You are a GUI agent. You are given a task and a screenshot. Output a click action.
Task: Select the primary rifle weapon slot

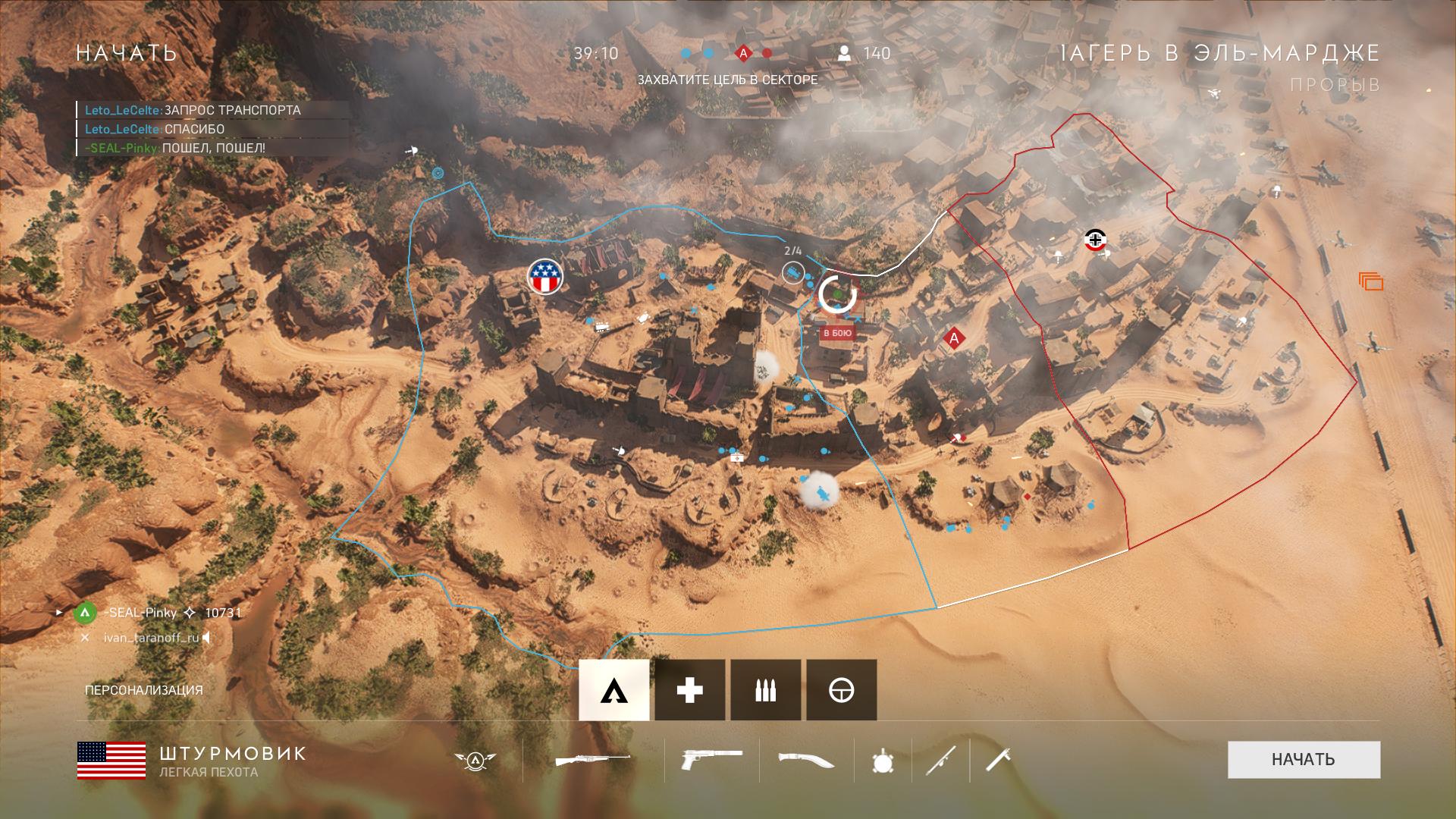click(593, 760)
